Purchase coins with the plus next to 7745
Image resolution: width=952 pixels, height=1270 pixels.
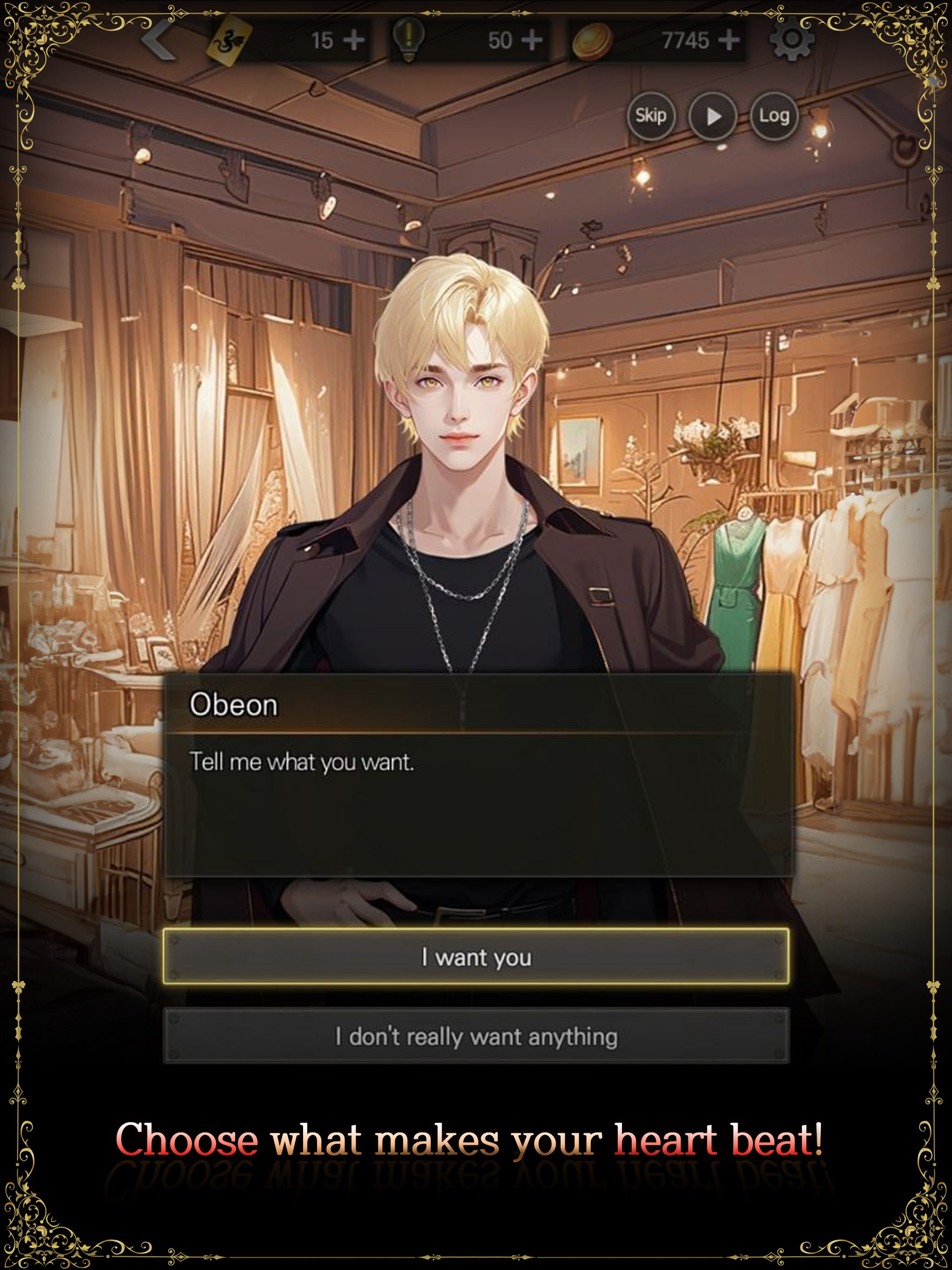coord(729,39)
